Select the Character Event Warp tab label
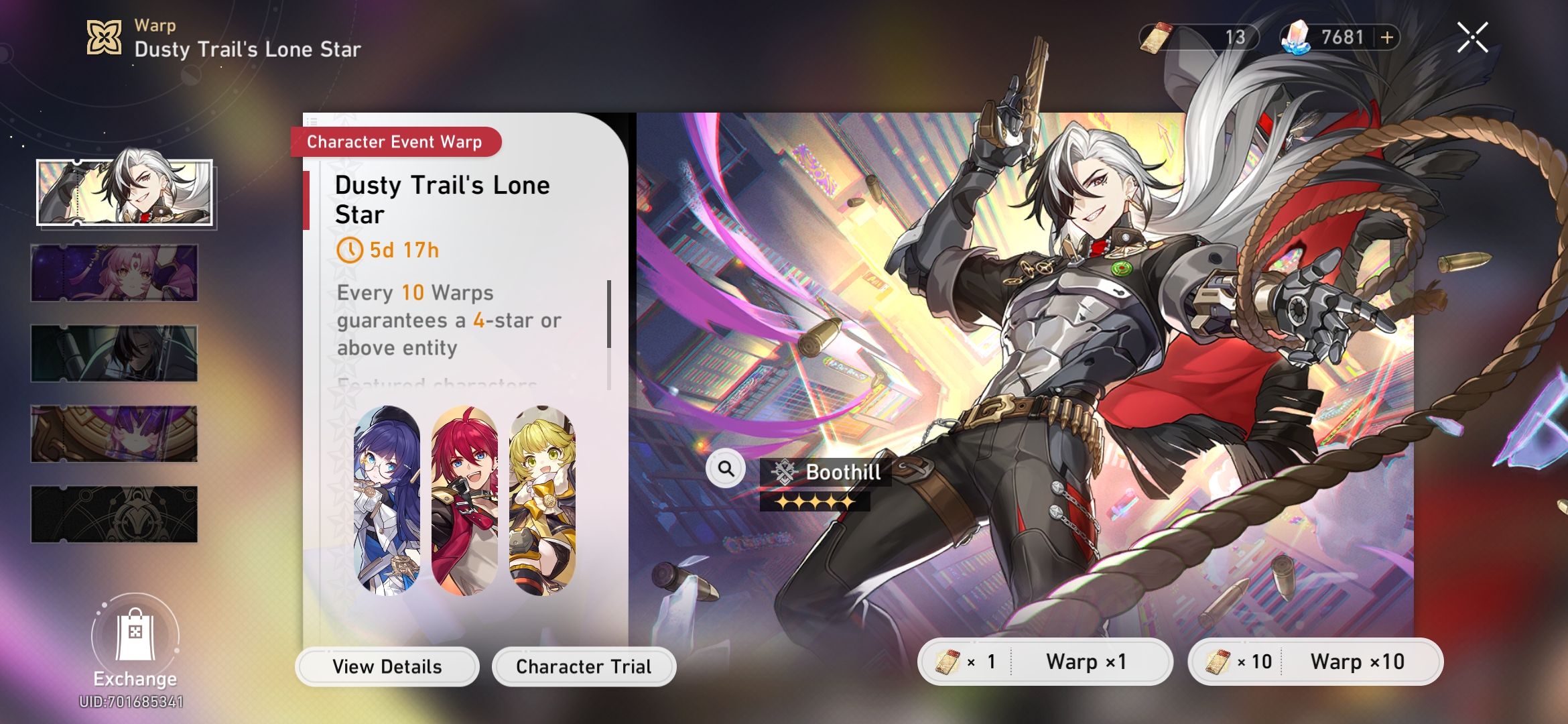Image resolution: width=1568 pixels, height=724 pixels. pos(394,141)
